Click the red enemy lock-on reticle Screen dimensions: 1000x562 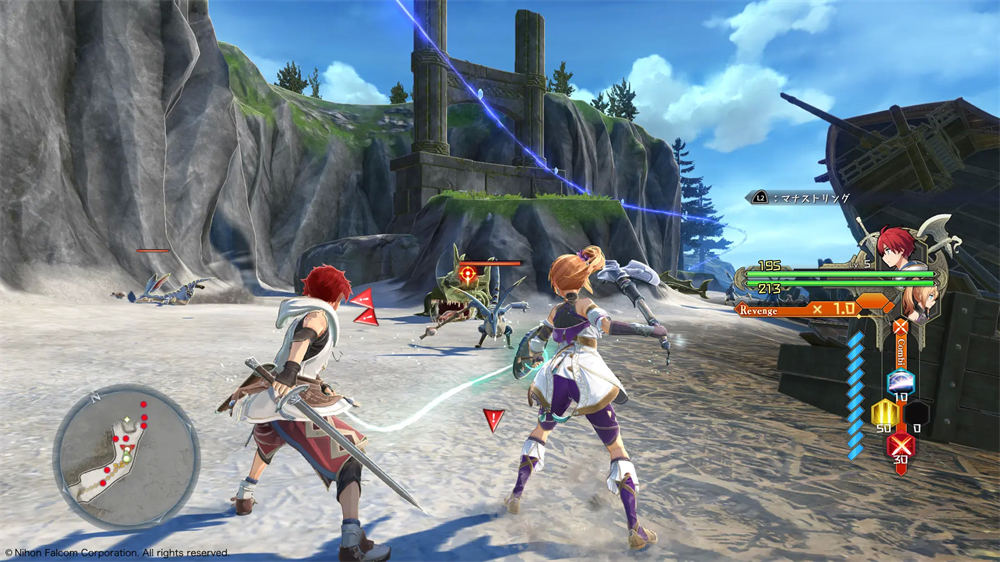[466, 271]
